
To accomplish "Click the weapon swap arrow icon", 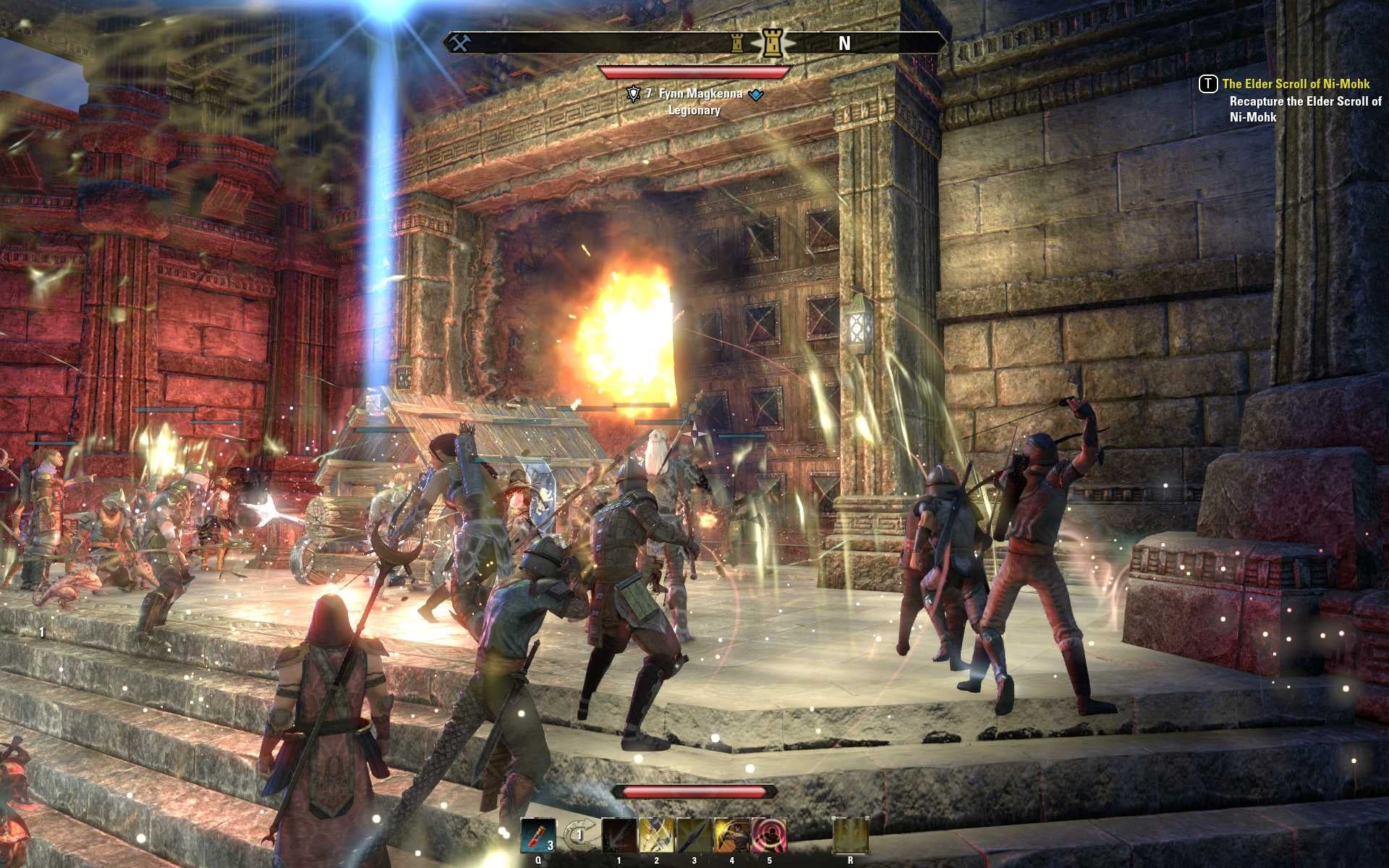I will pos(578,835).
